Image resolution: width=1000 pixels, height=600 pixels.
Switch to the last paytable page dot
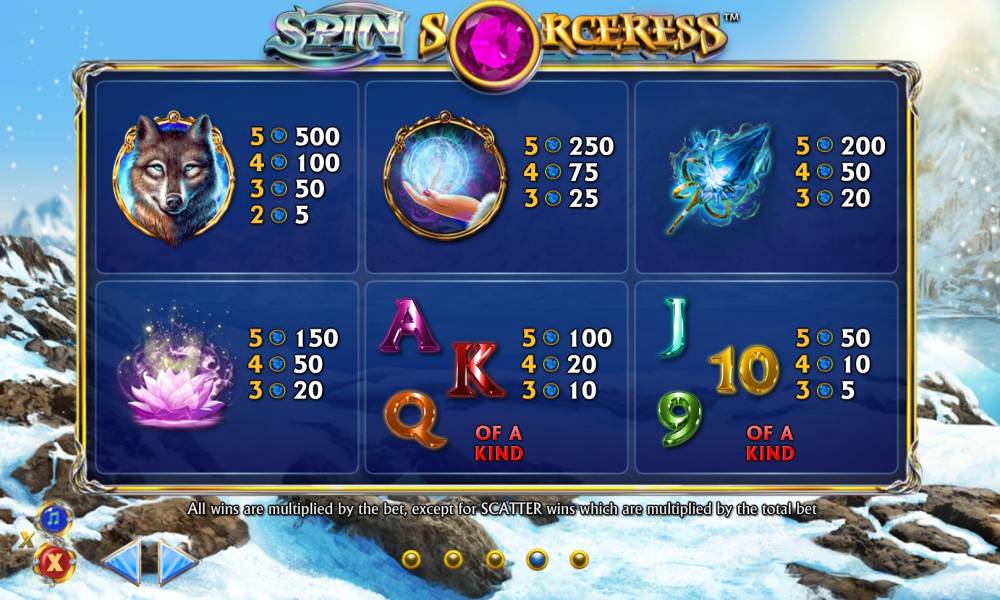coord(579,559)
